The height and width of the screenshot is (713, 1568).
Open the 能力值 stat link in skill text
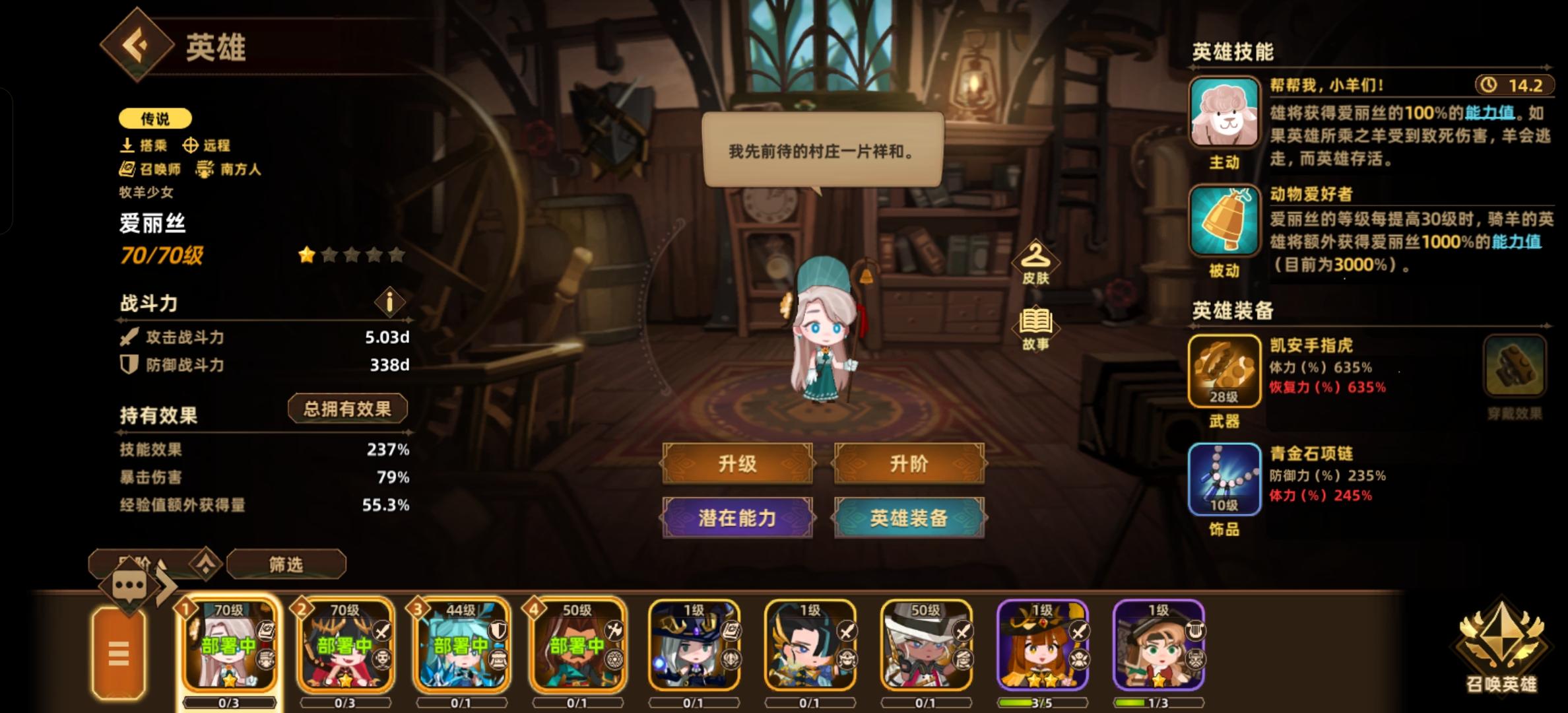coord(1493,112)
